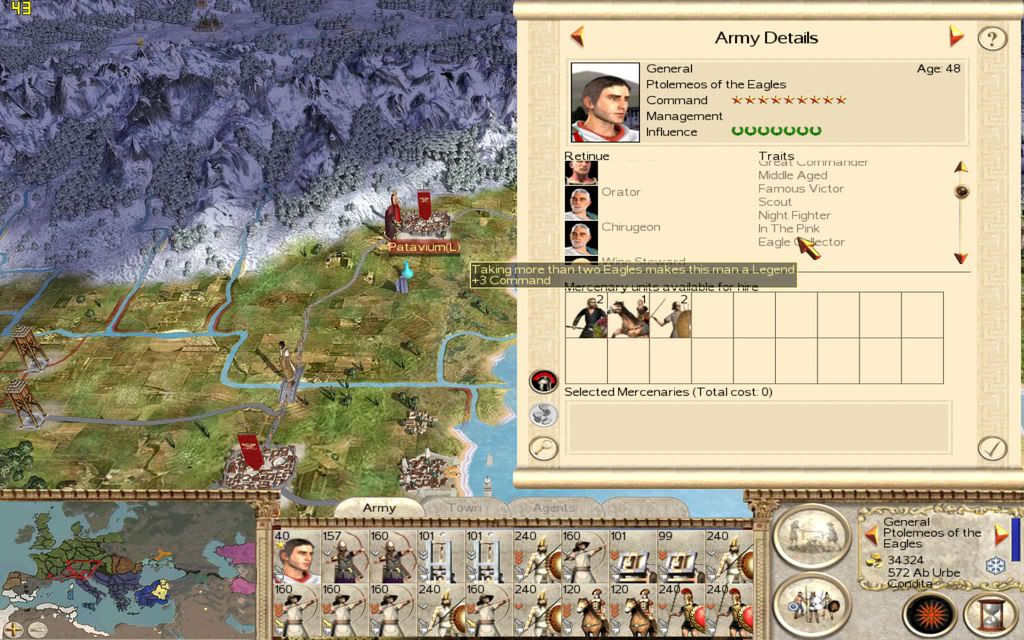Image resolution: width=1024 pixels, height=640 pixels.
Task: Click the general's portrait in Army Details
Action: [x=605, y=103]
